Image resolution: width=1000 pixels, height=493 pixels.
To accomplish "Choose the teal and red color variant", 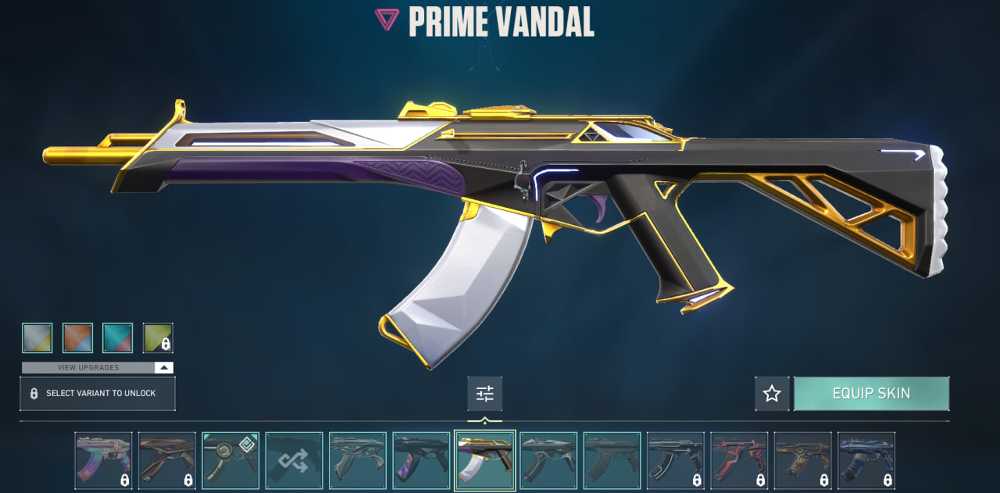I will tap(117, 338).
